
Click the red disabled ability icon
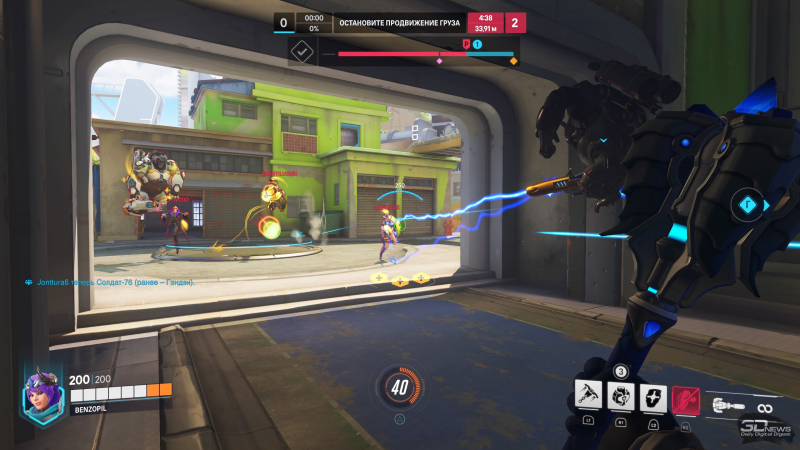685,397
